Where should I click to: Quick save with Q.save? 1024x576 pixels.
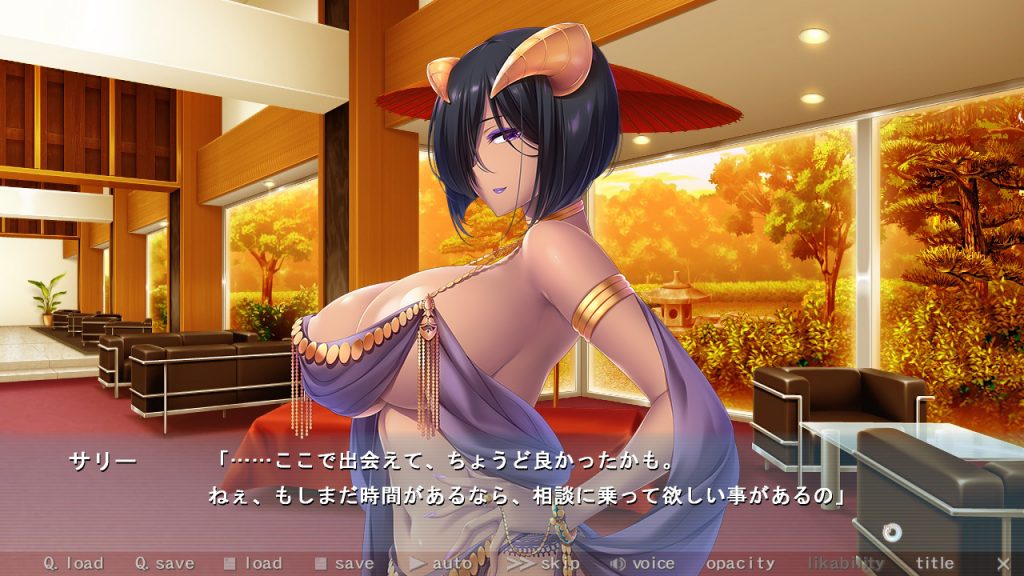(x=165, y=563)
